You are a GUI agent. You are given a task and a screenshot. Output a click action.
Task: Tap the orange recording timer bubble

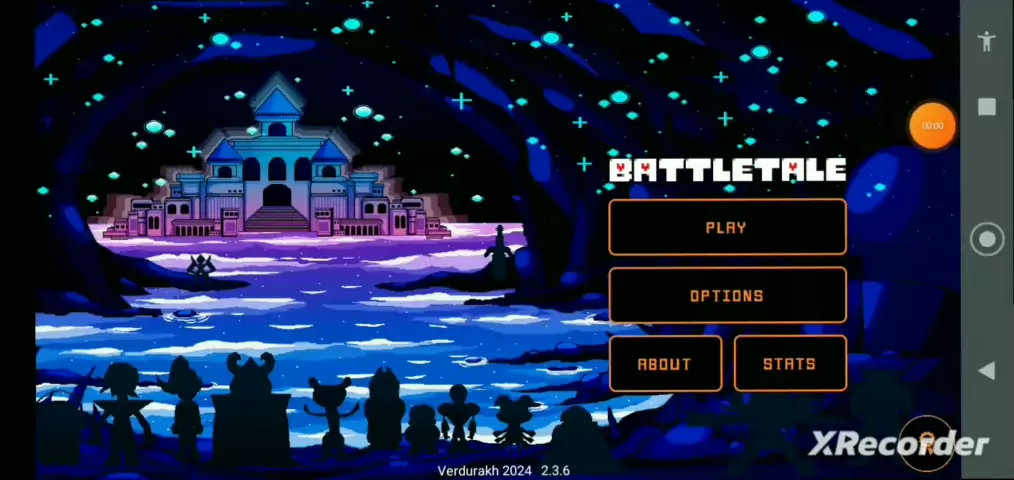(932, 126)
